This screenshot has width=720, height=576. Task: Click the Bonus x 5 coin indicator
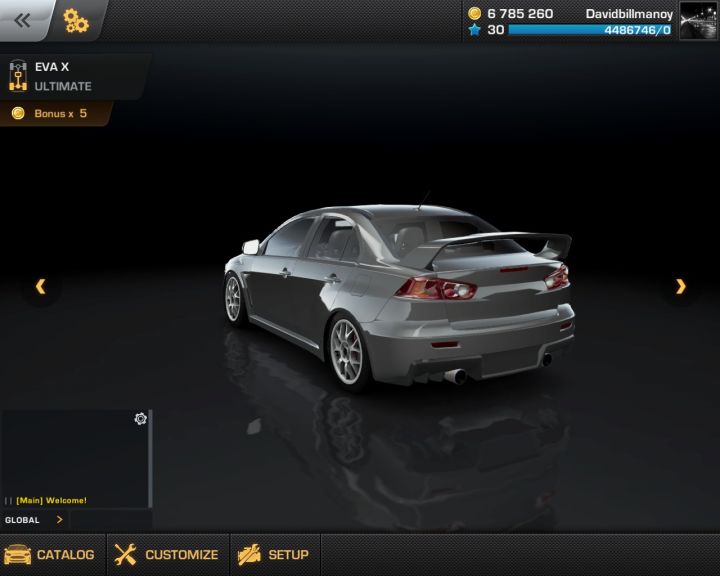(x=52, y=114)
